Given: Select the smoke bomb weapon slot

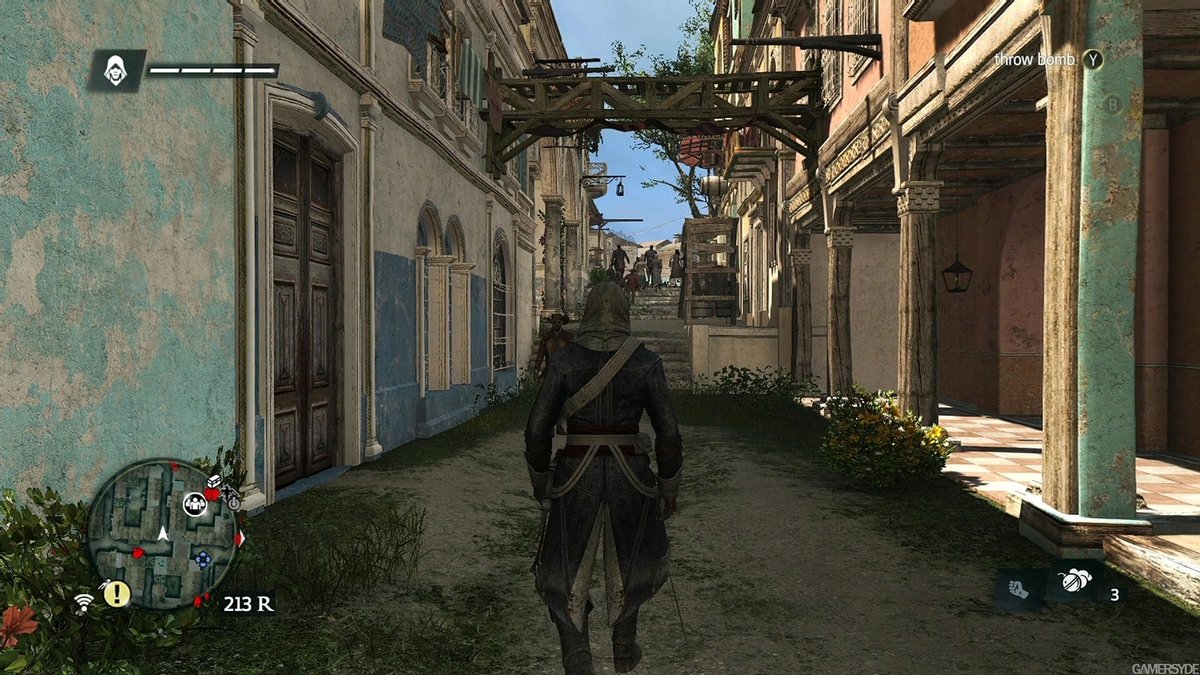Looking at the screenshot, I should [x=1074, y=582].
